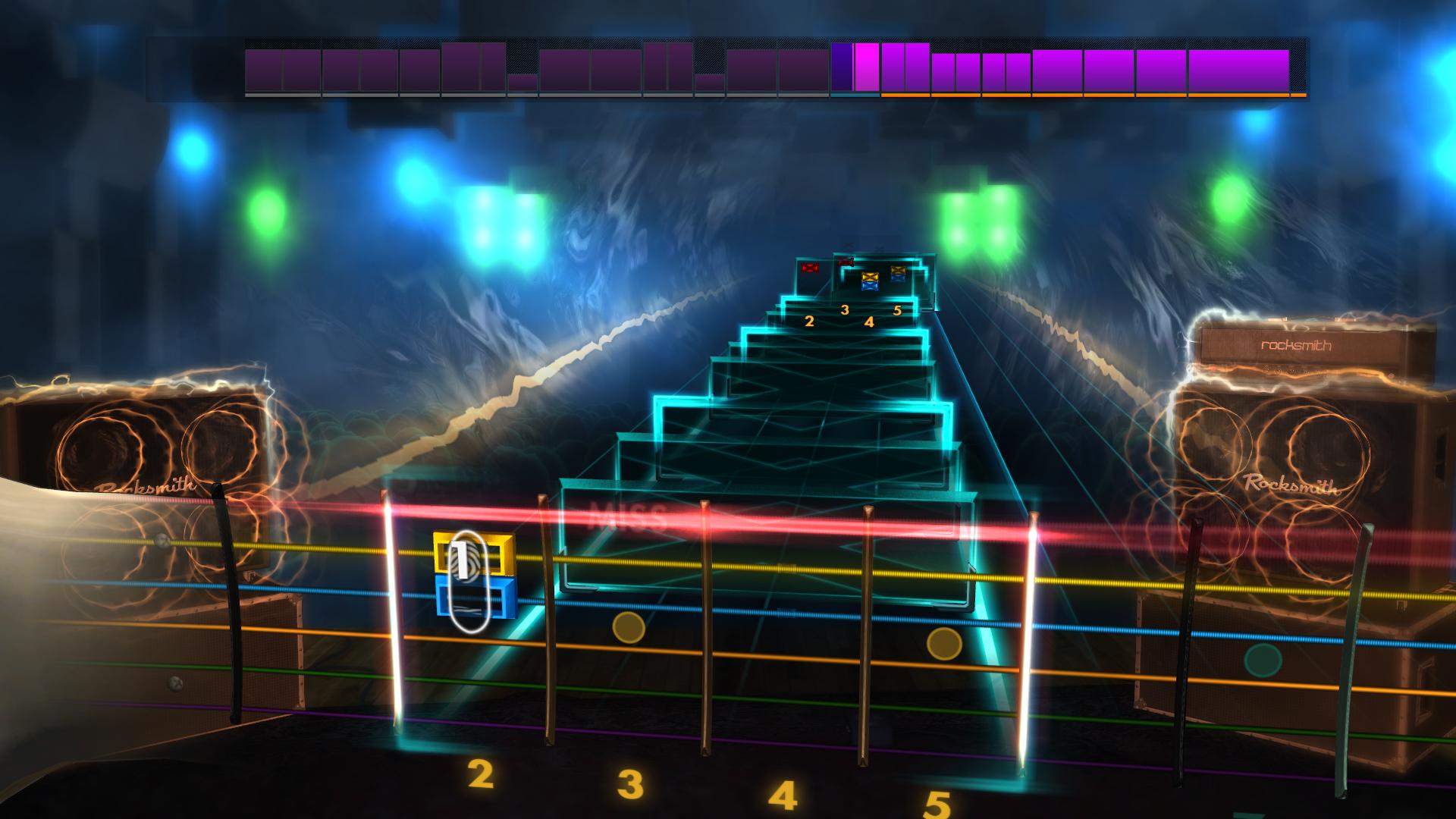Click the yellow-blue chord note near fret 4
1456x819 pixels.
pyautogui.click(x=871, y=282)
